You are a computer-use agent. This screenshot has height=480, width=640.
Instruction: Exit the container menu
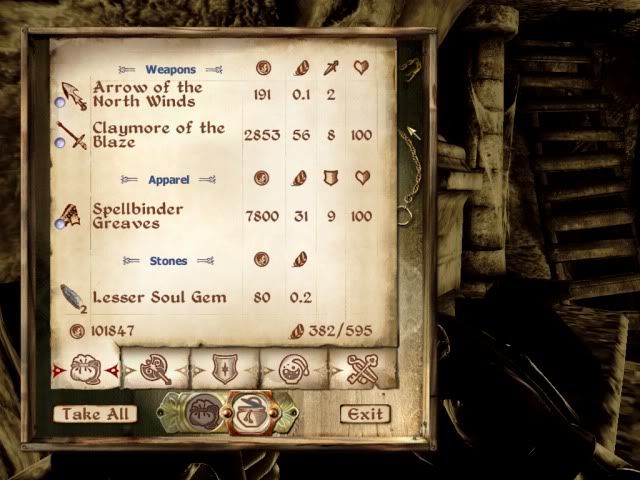click(364, 413)
